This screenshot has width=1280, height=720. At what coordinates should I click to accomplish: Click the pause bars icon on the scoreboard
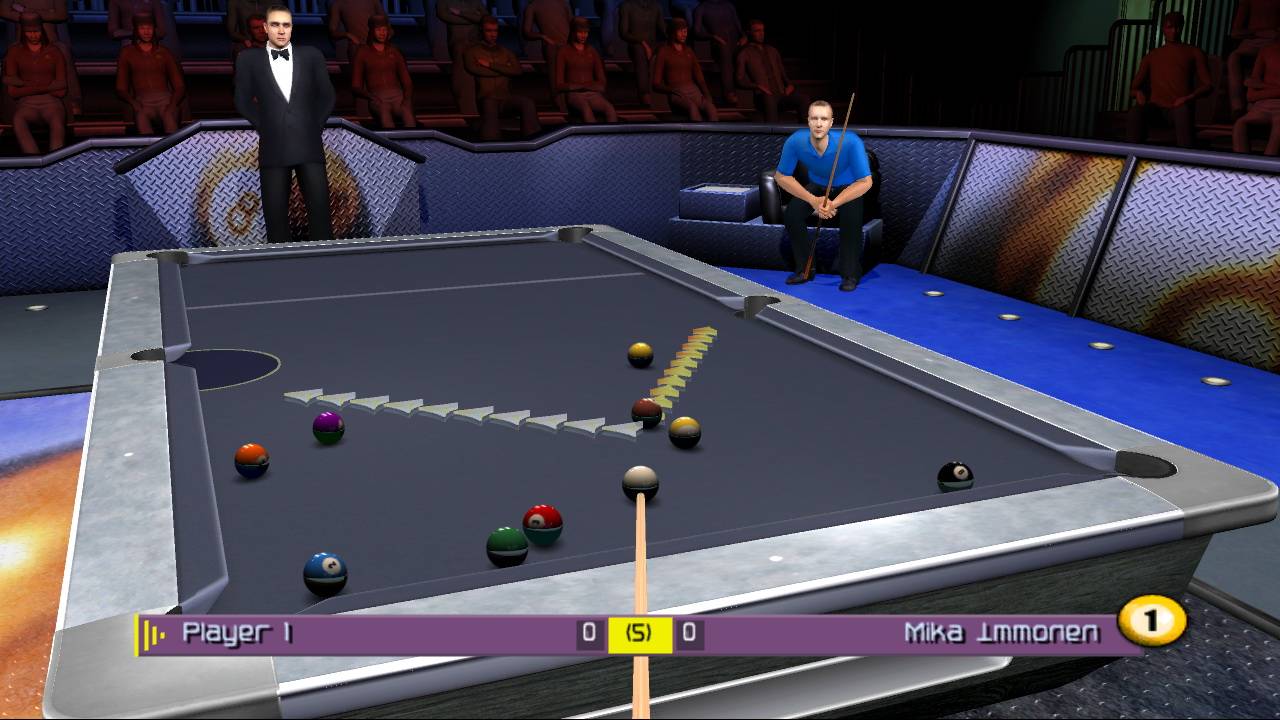coord(150,631)
